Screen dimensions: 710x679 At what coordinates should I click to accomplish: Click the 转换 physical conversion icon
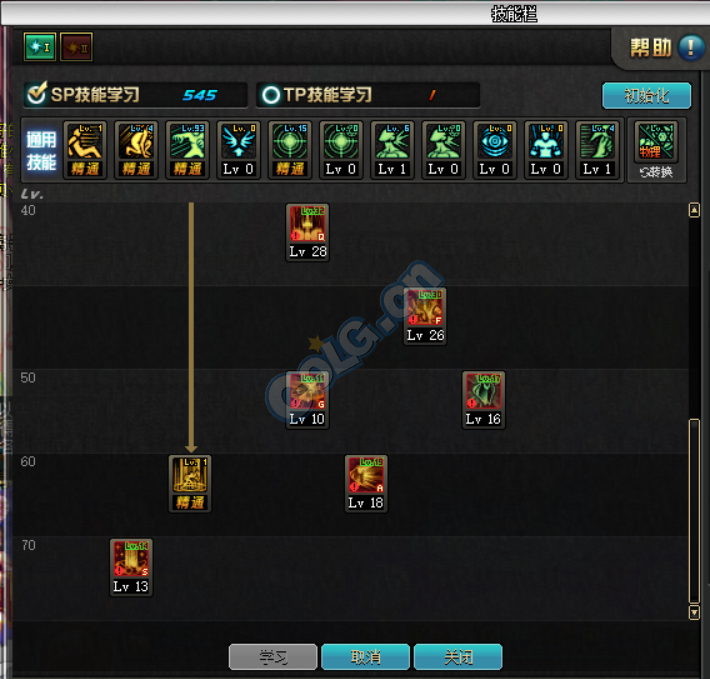click(x=656, y=149)
